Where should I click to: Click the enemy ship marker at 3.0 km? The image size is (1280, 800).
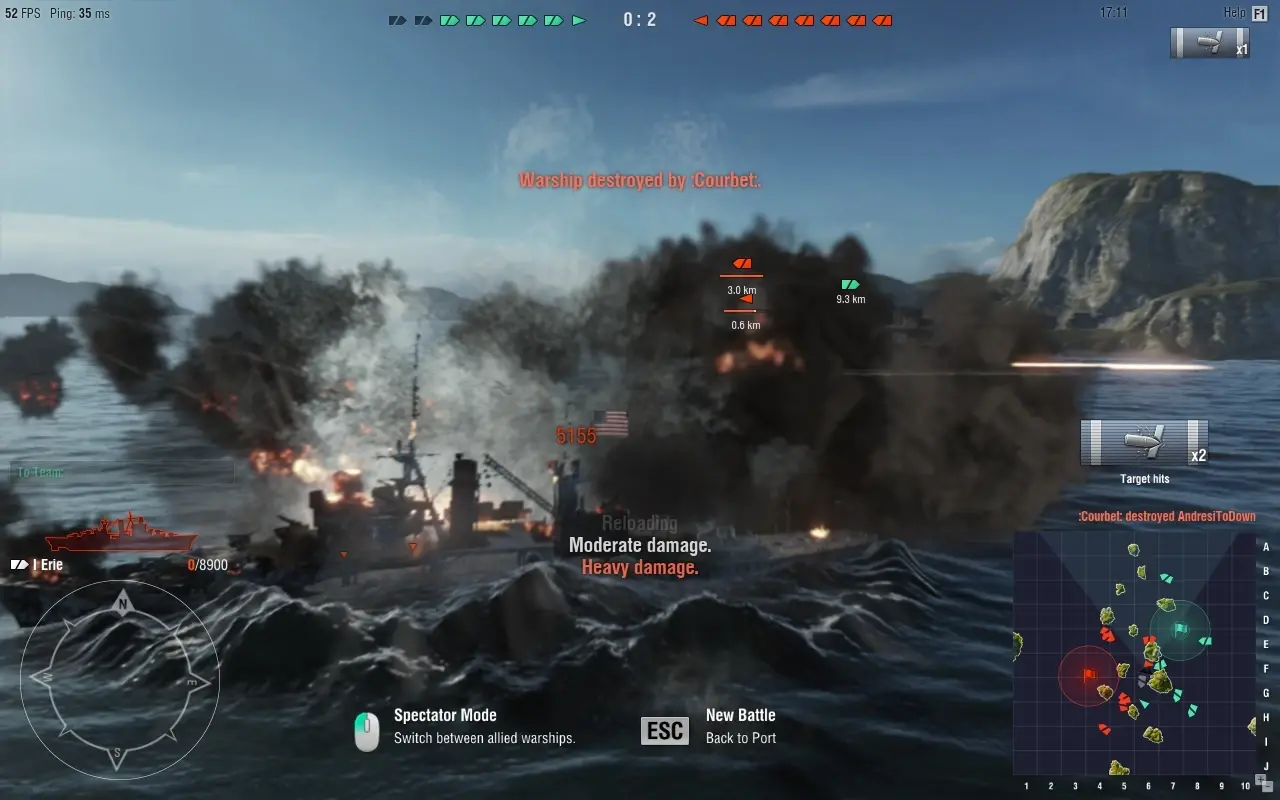(x=741, y=265)
